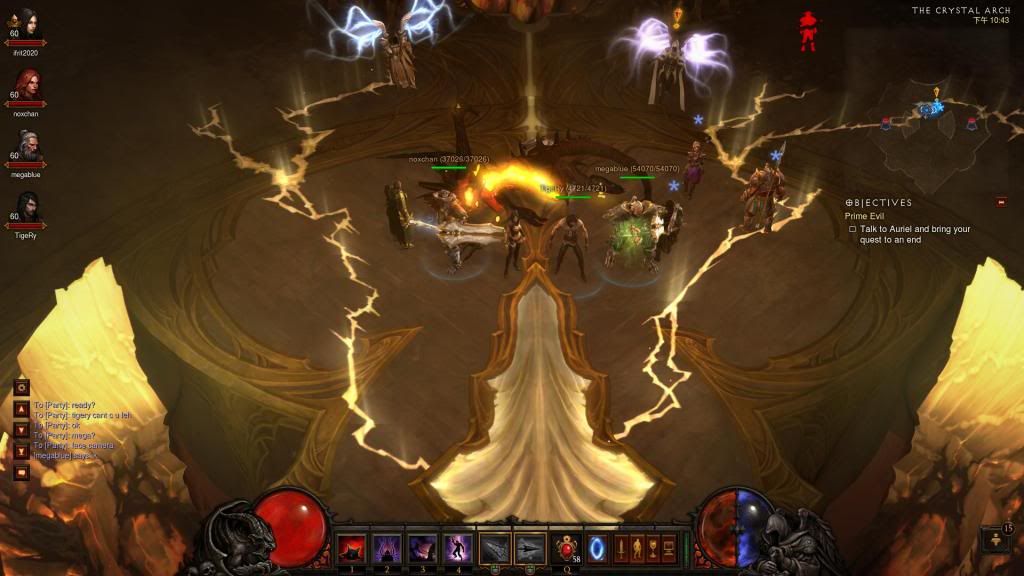Jump to the bottom of the chat log
1024x576 pixels.
[x=21, y=451]
